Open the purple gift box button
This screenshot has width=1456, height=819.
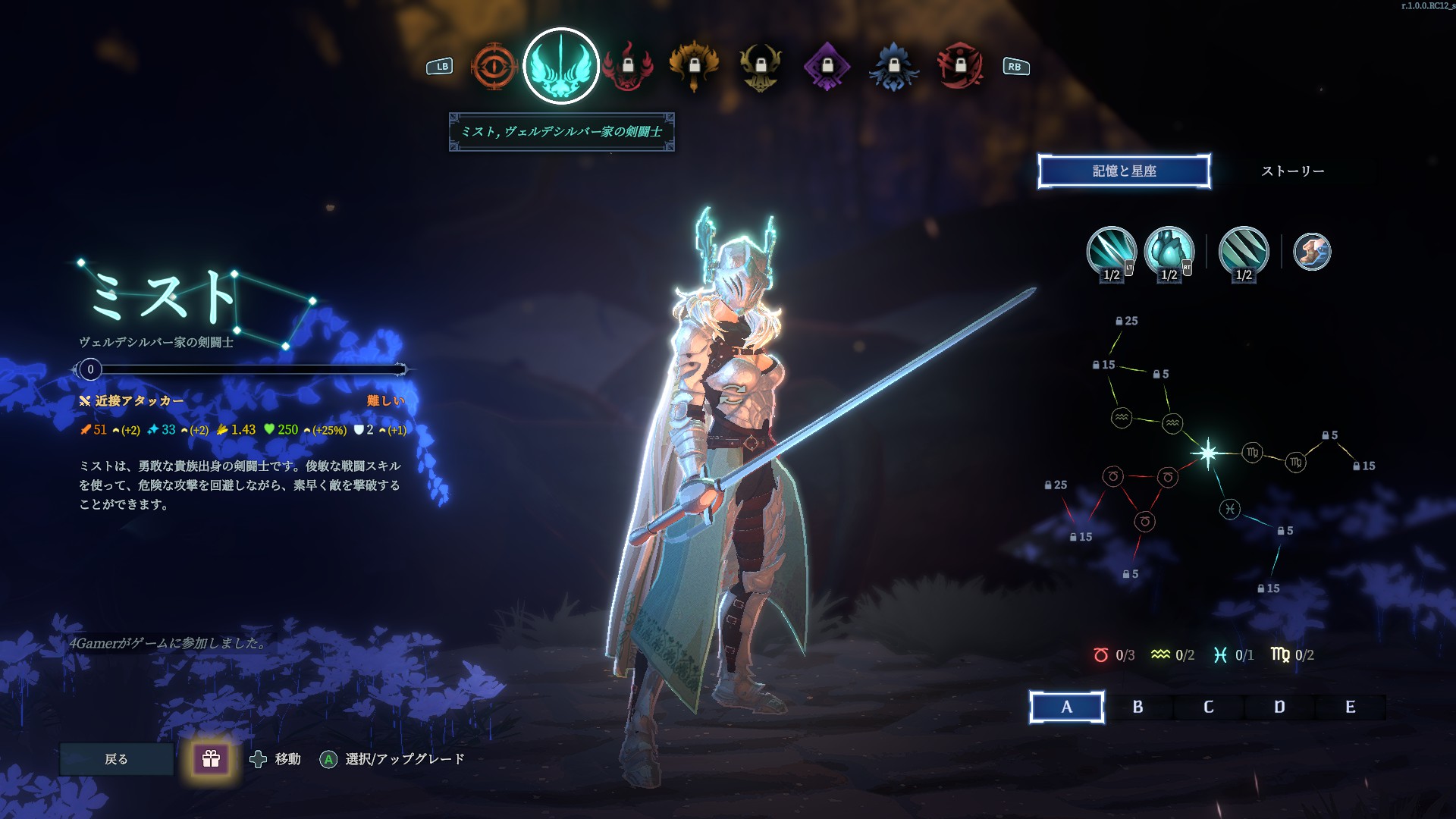211,759
